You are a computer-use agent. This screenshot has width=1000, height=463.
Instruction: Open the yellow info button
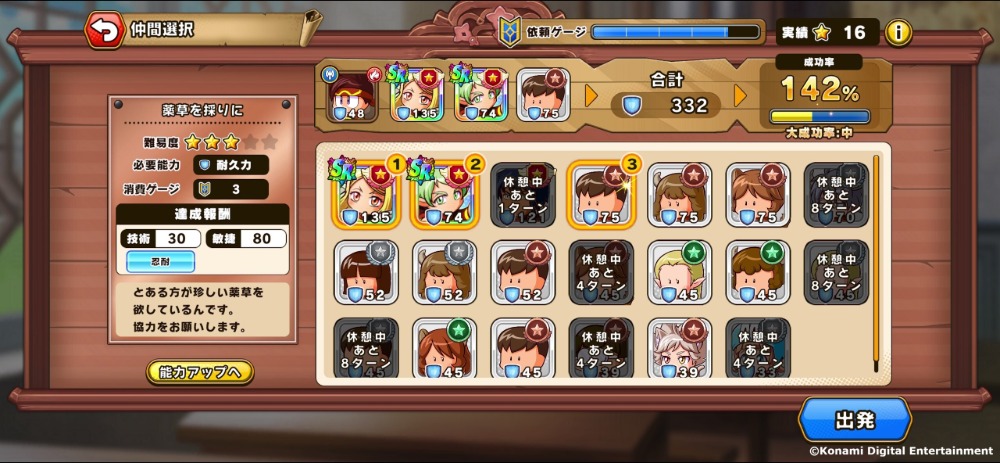tap(899, 32)
